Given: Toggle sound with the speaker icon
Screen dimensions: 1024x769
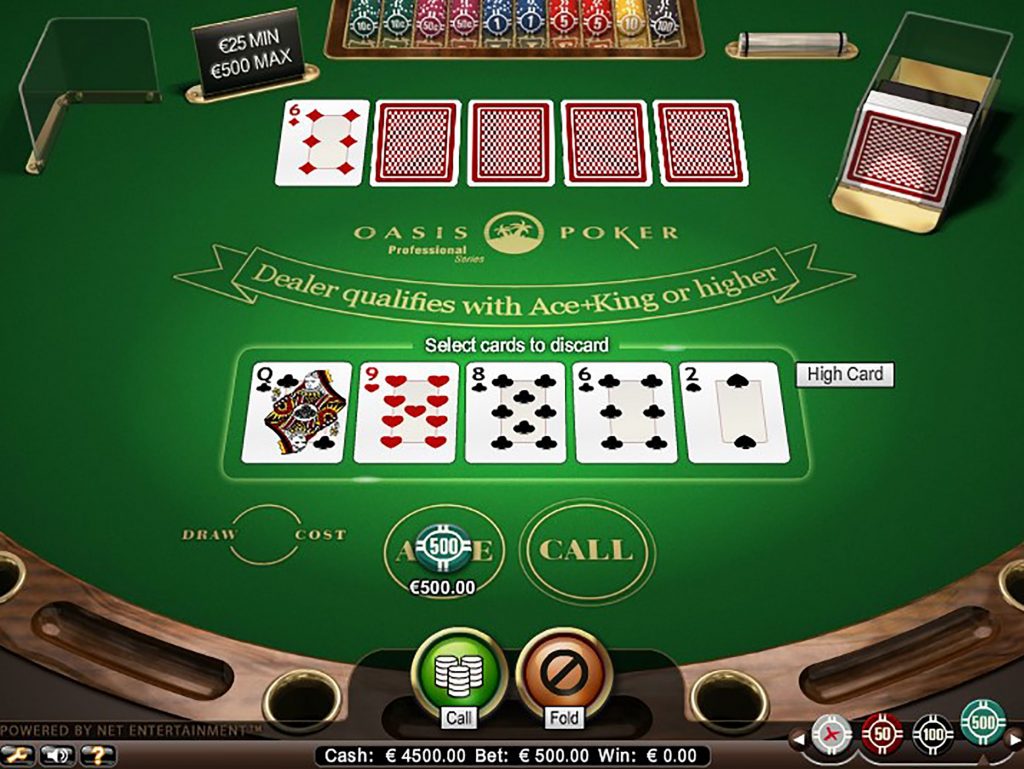Looking at the screenshot, I should pyautogui.click(x=57, y=756).
